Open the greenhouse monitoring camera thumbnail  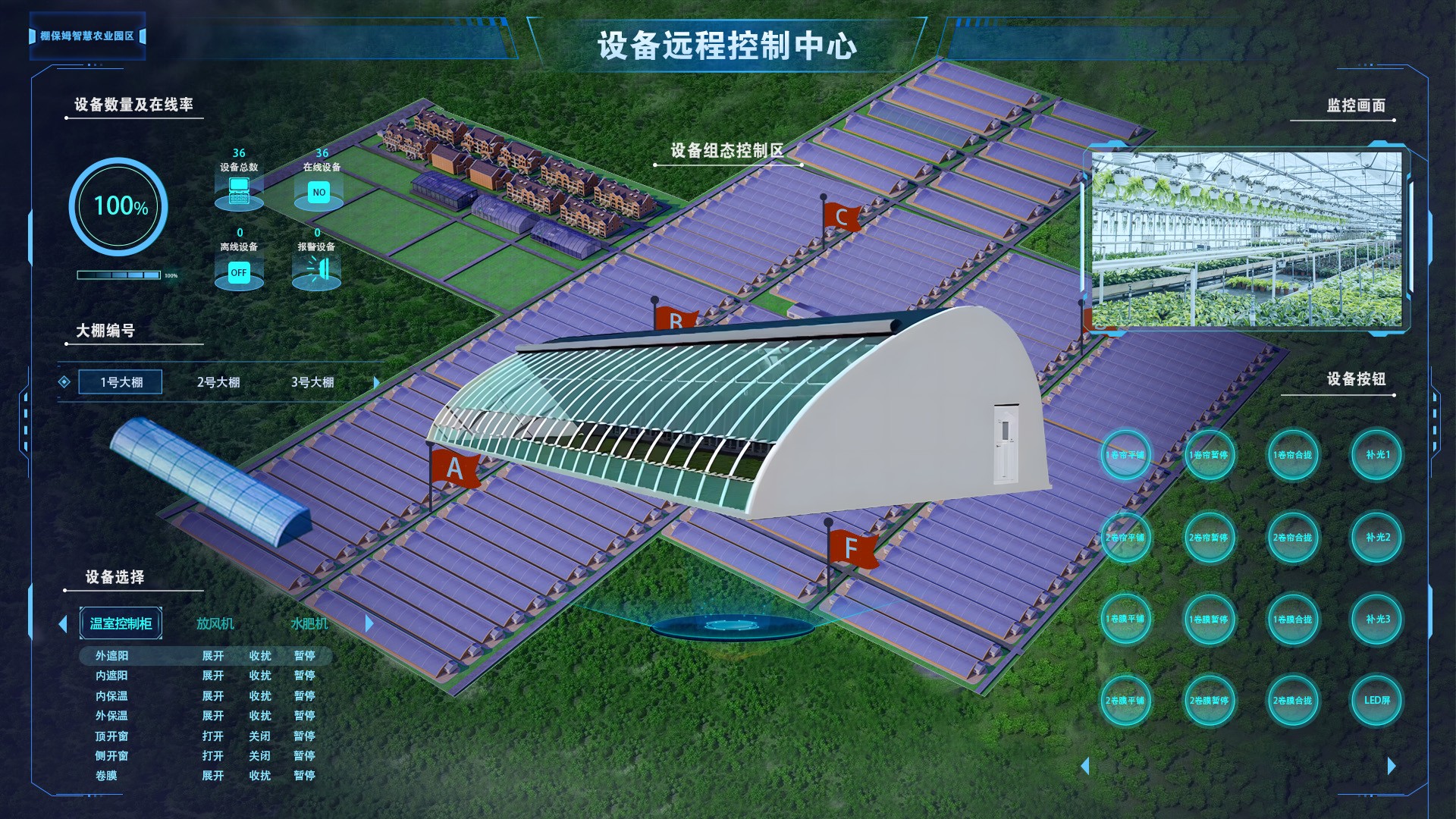1247,239
